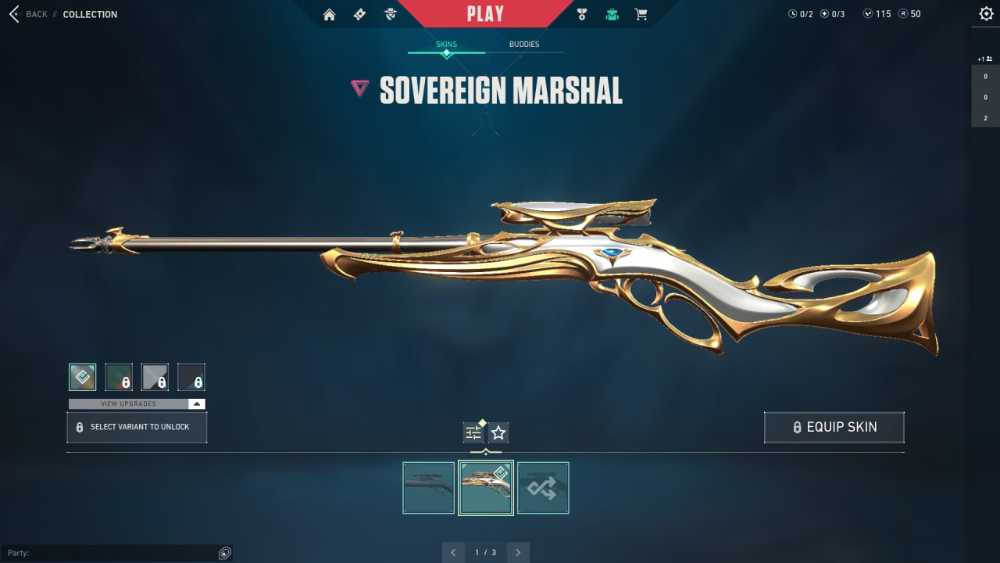Open the settings gear
The height and width of the screenshot is (563, 1000).
coord(986,14)
